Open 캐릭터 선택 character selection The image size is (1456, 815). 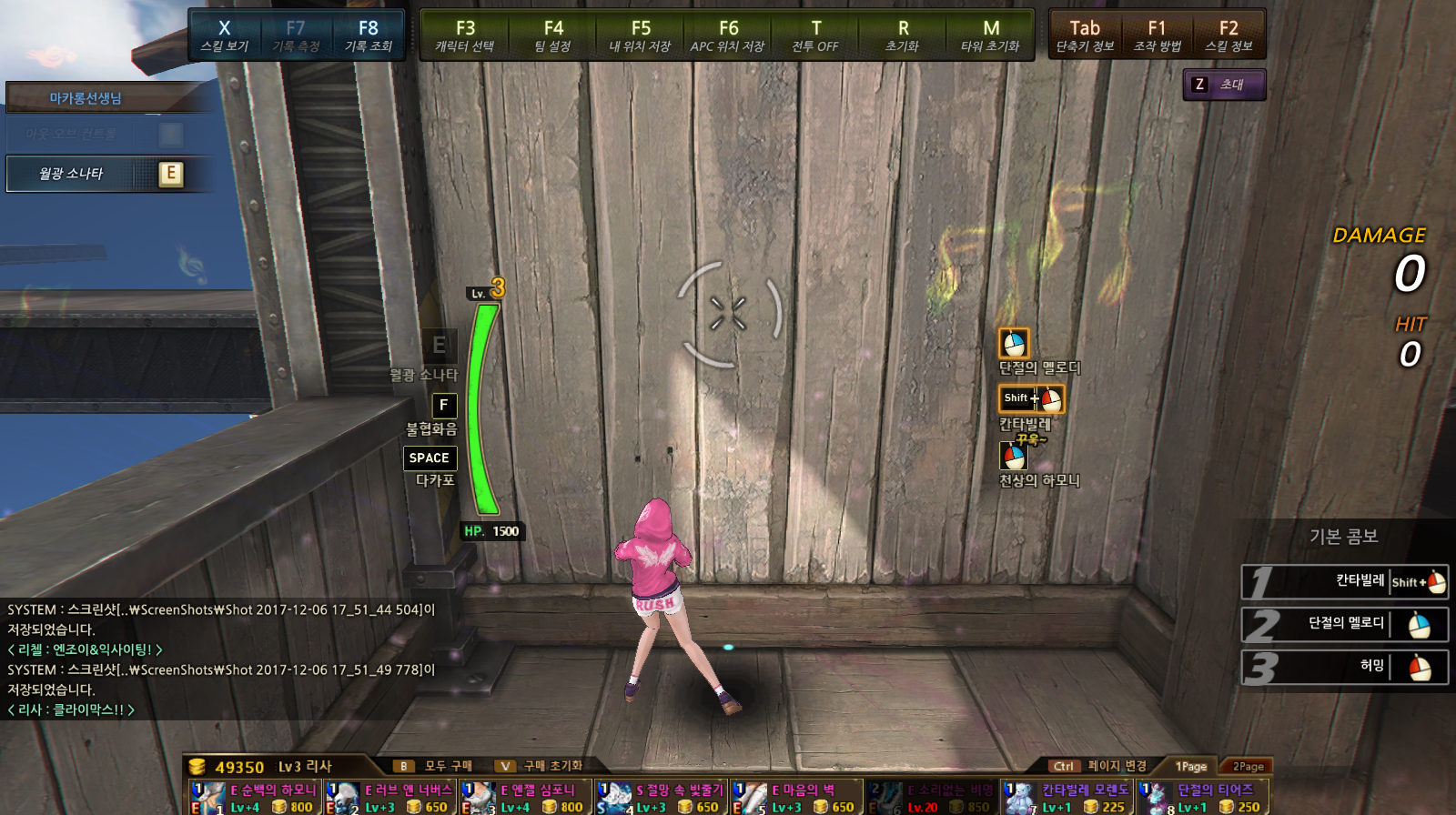pyautogui.click(x=465, y=35)
